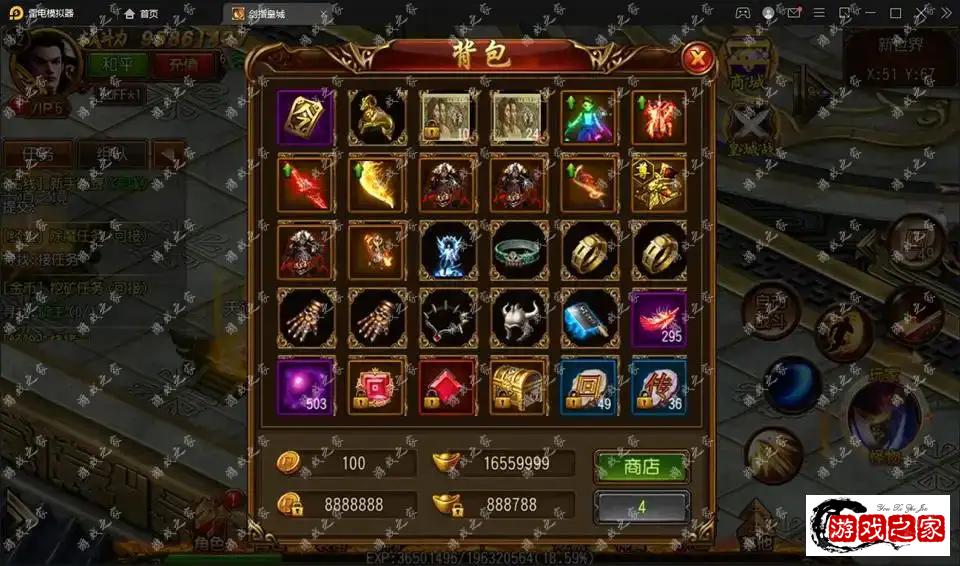Screen dimensions: 960x566
Task: Click the grey page 4 button
Action: point(641,506)
